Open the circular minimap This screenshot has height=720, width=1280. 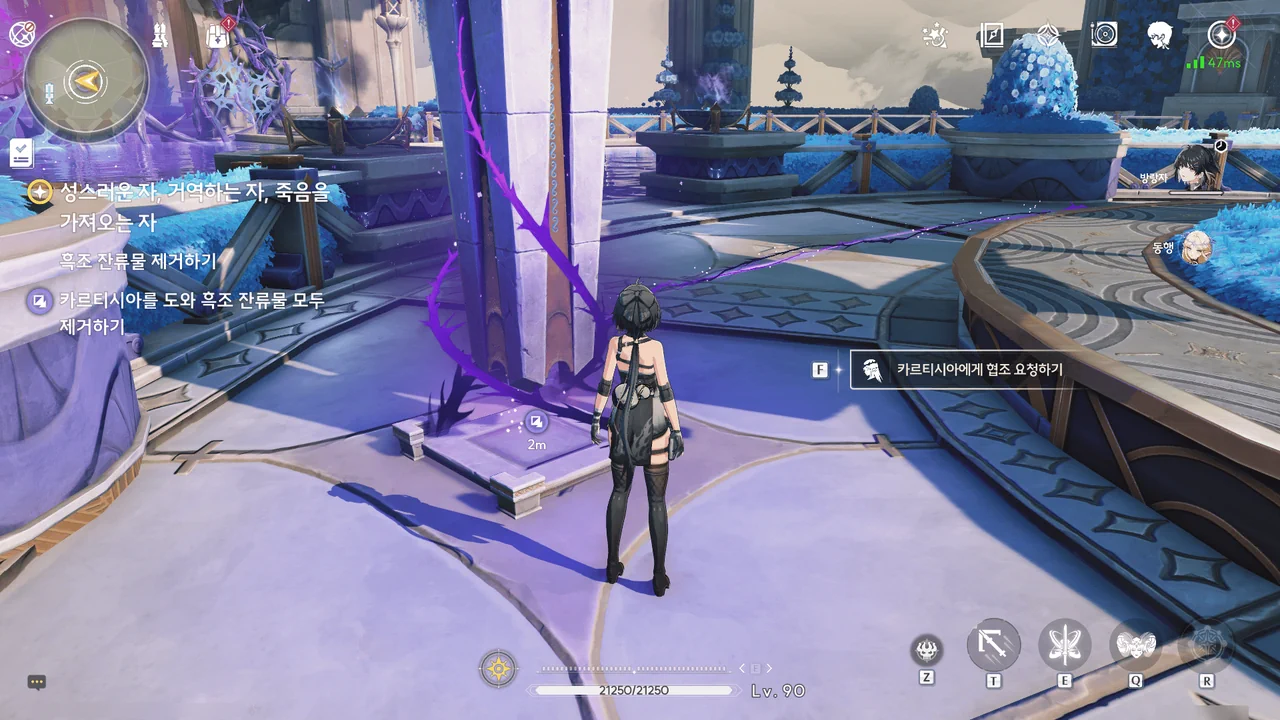tap(87, 80)
